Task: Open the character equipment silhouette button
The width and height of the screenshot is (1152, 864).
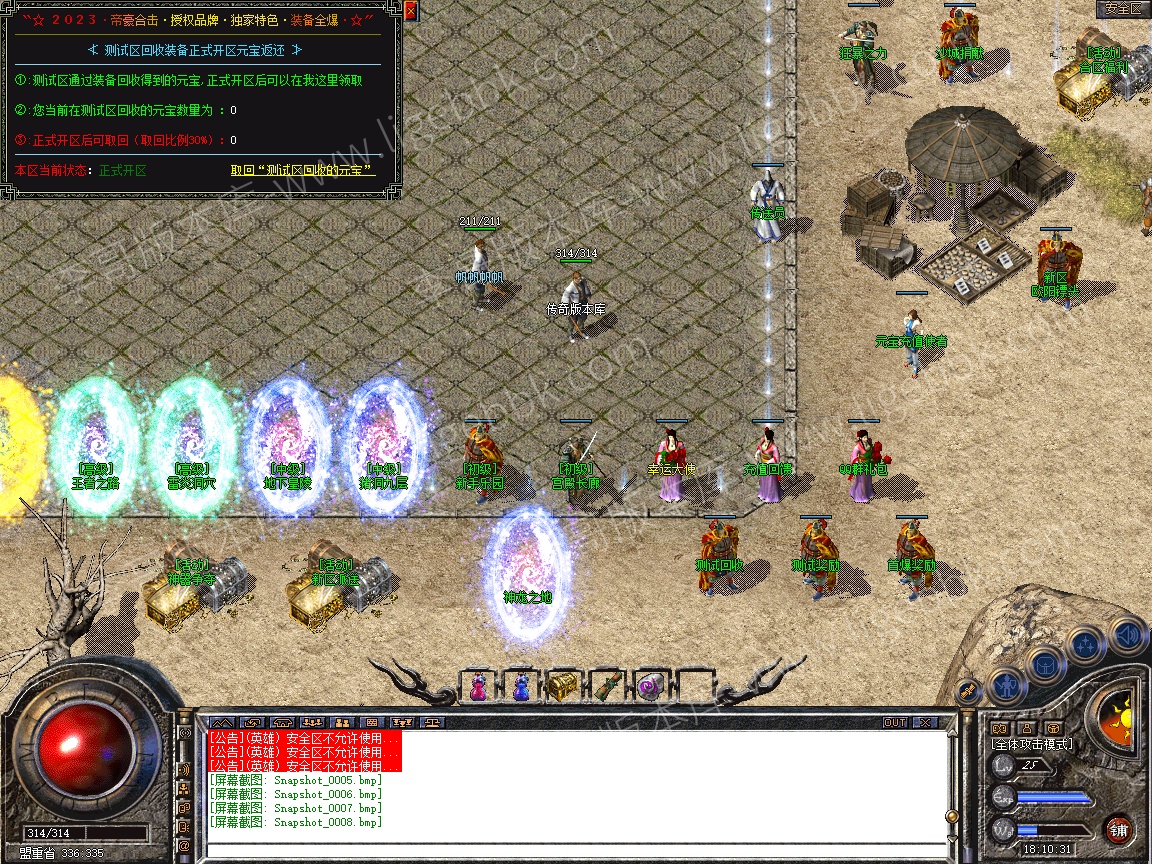Action: click(x=1004, y=687)
